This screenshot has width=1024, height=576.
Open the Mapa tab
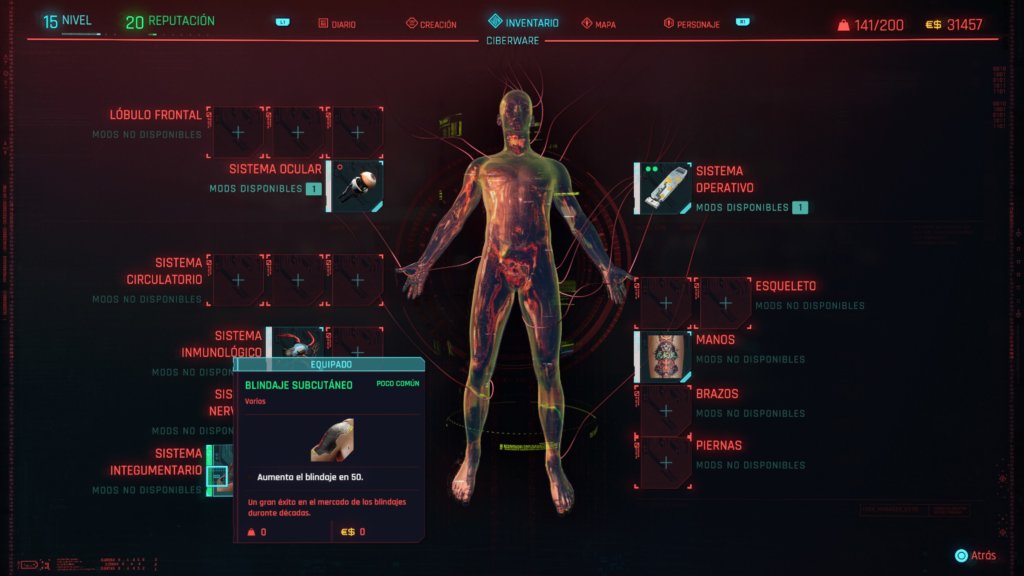coord(599,23)
